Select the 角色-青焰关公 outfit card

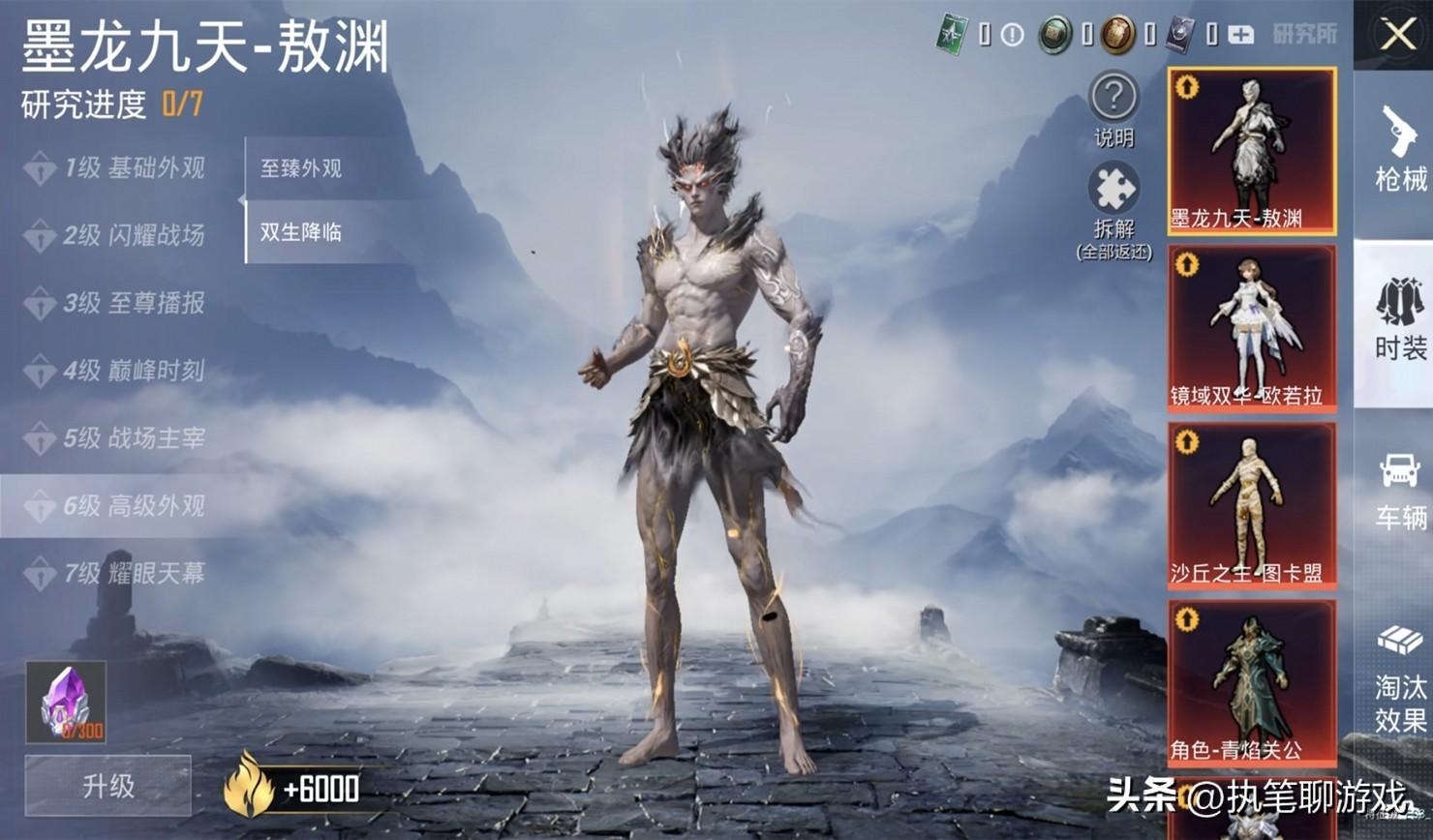1251,682
